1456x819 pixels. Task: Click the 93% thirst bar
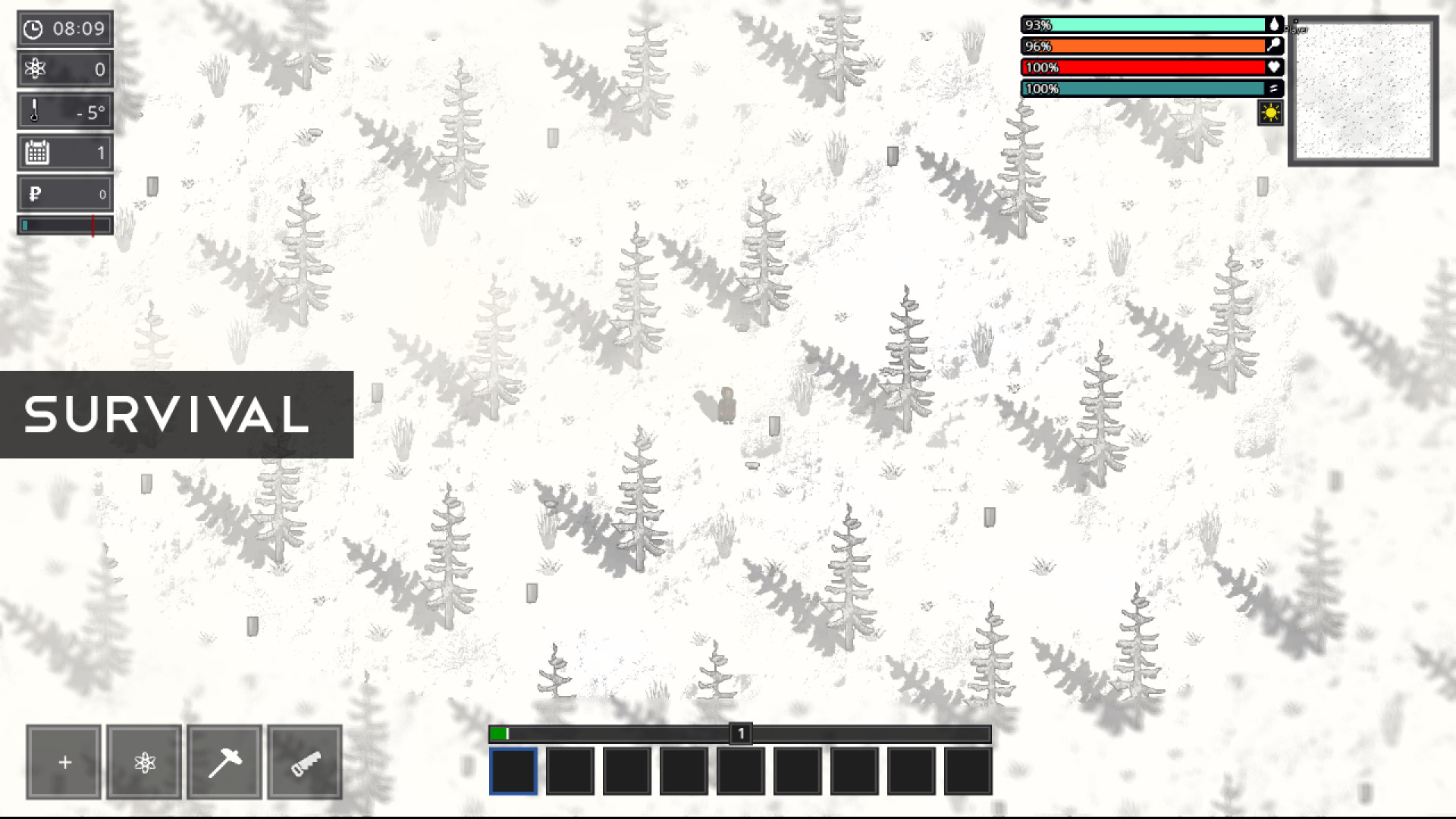pyautogui.click(x=1145, y=24)
